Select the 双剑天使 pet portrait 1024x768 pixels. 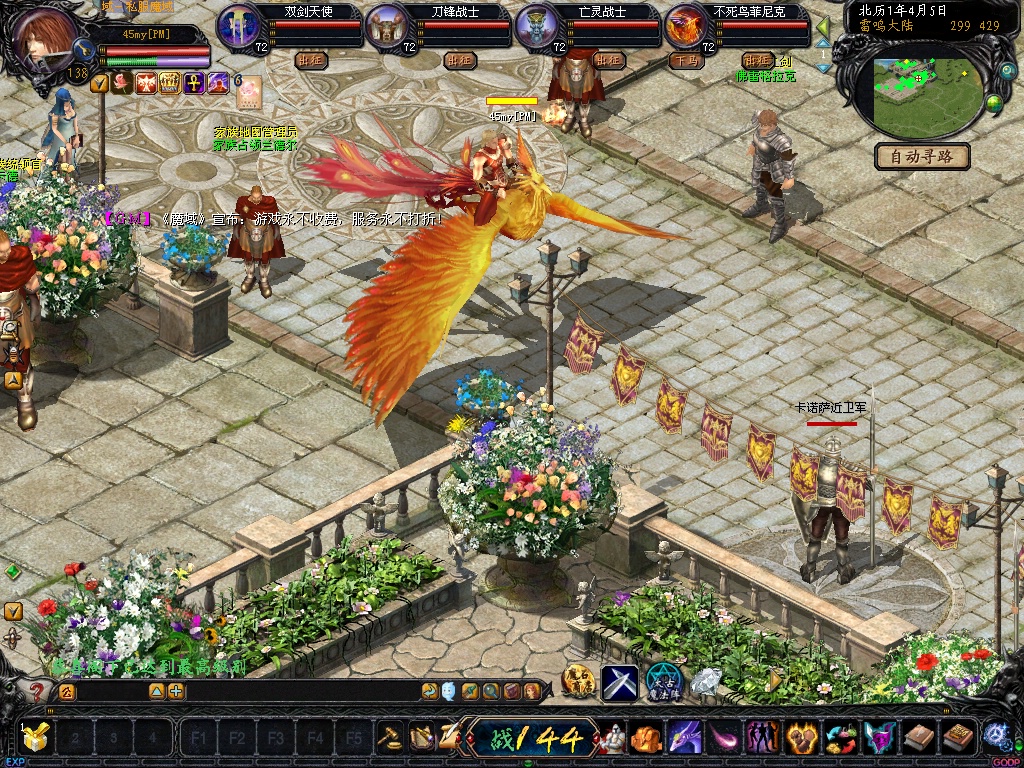point(238,25)
